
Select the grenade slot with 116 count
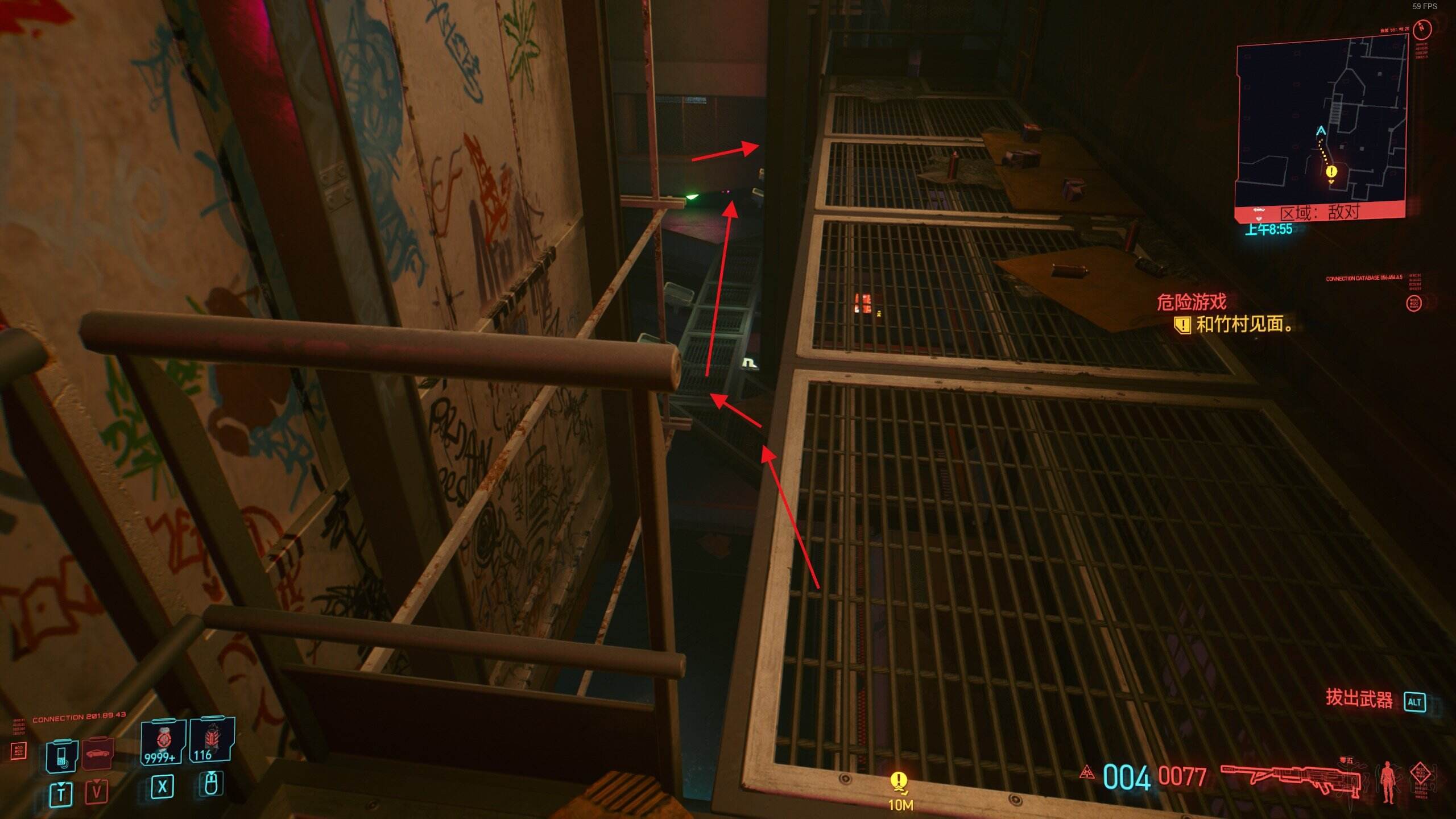[211, 741]
